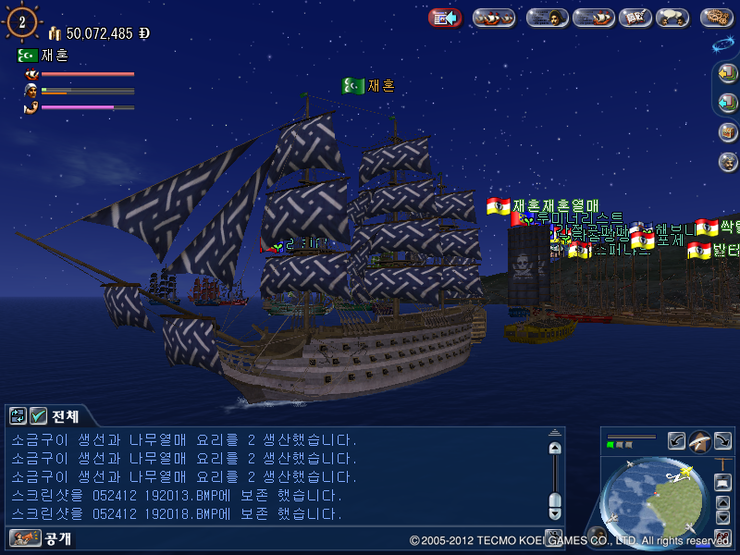Open the fleet menu with three ships

(x=493, y=17)
